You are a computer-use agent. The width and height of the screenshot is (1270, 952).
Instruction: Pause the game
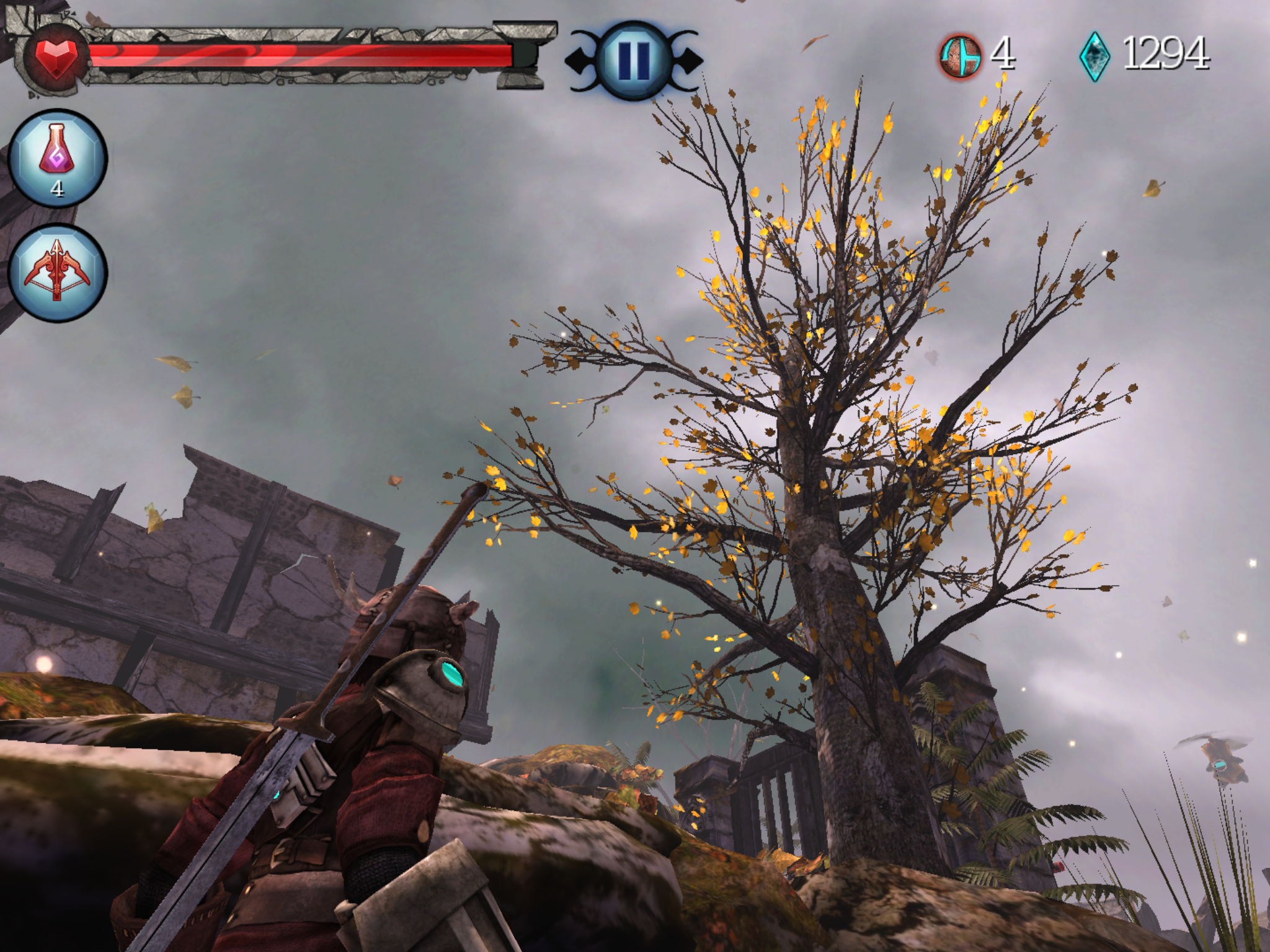point(634,60)
